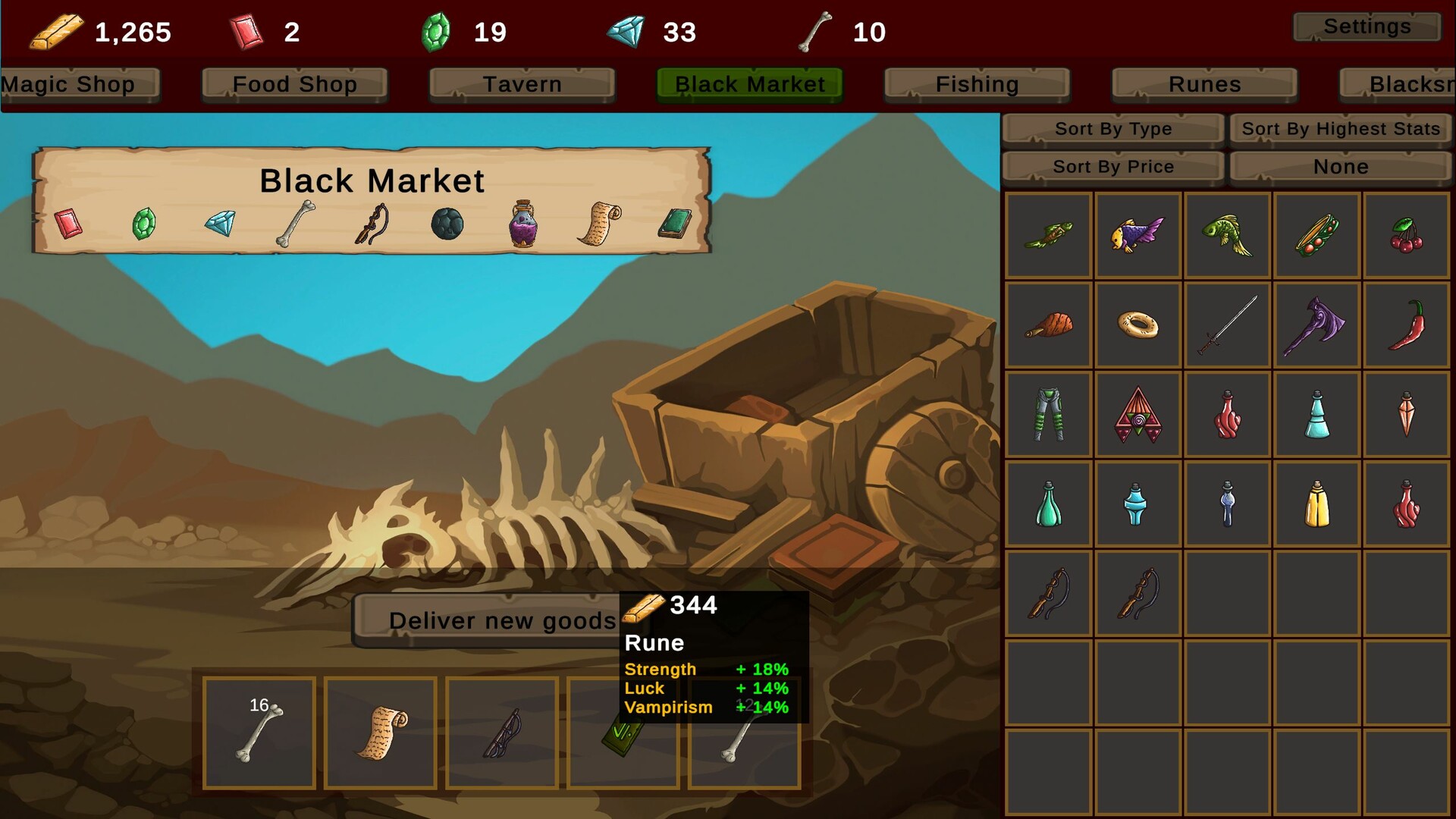Click the stack of 16 bones for sale
The width and height of the screenshot is (1456, 819).
click(259, 733)
